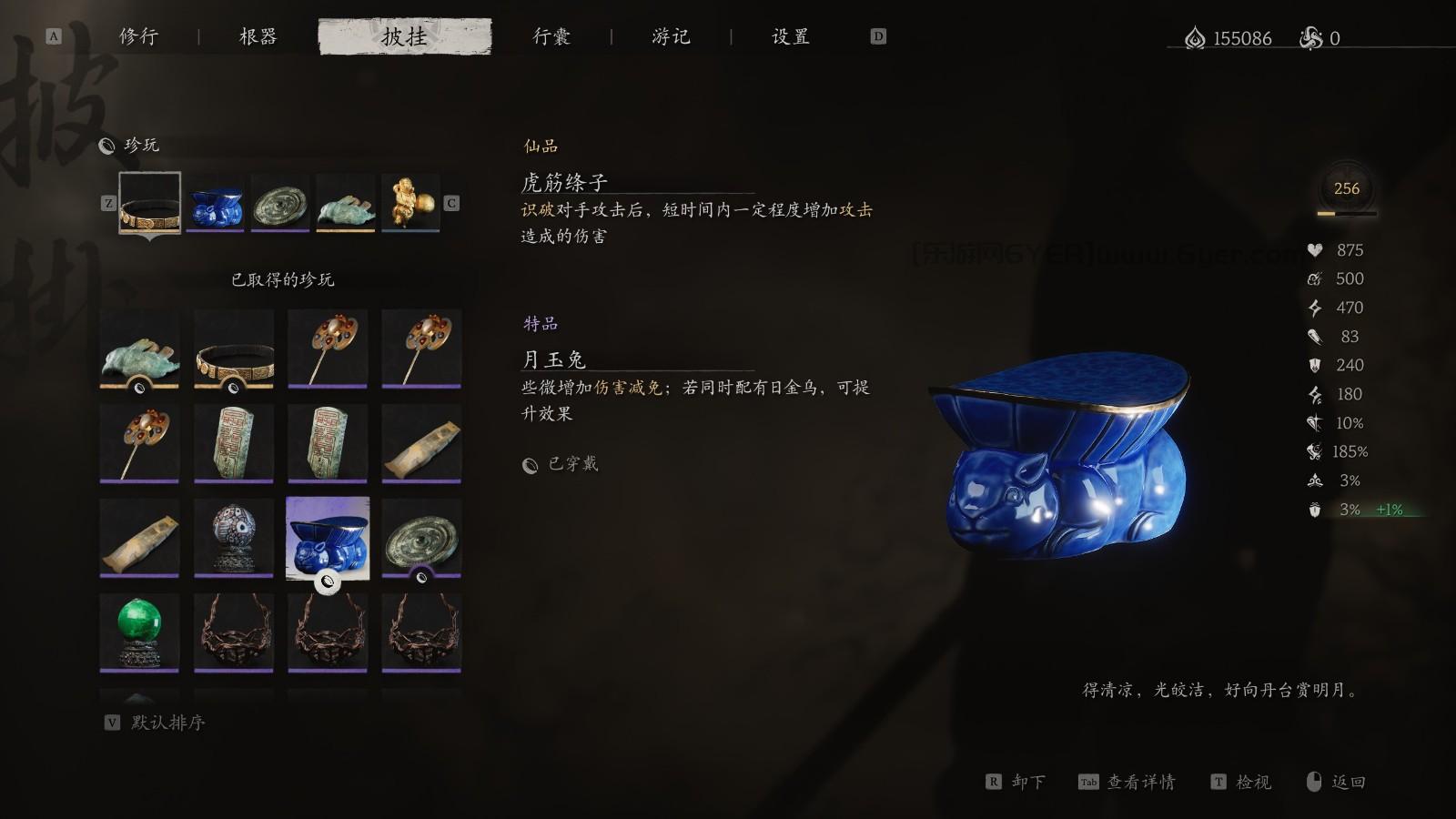The image size is (1456, 819).
Task: Select the green jade orb curio thumbnail
Action: point(137,632)
